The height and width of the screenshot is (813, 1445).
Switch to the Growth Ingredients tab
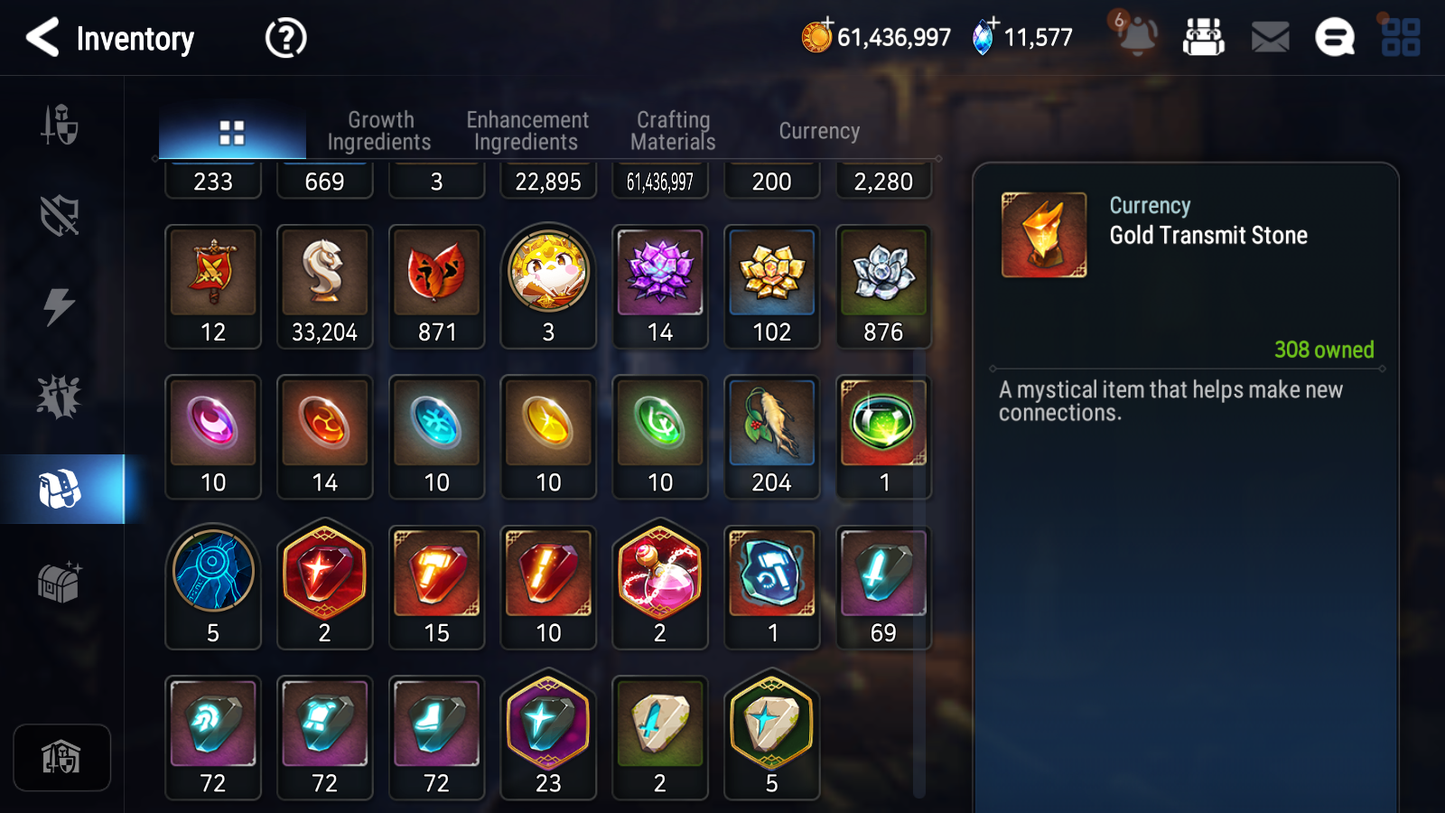[x=380, y=131]
